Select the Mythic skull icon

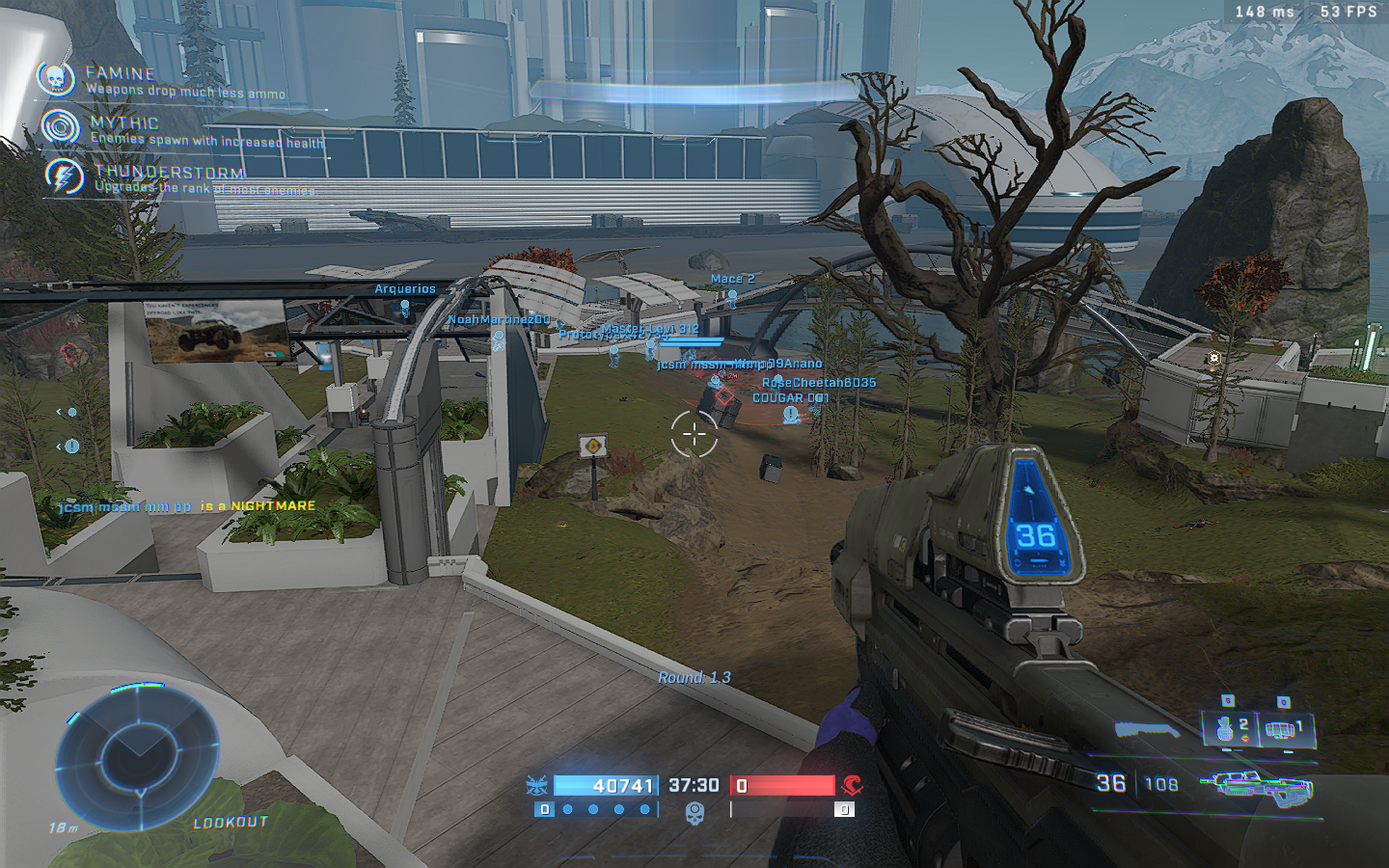pos(61,127)
